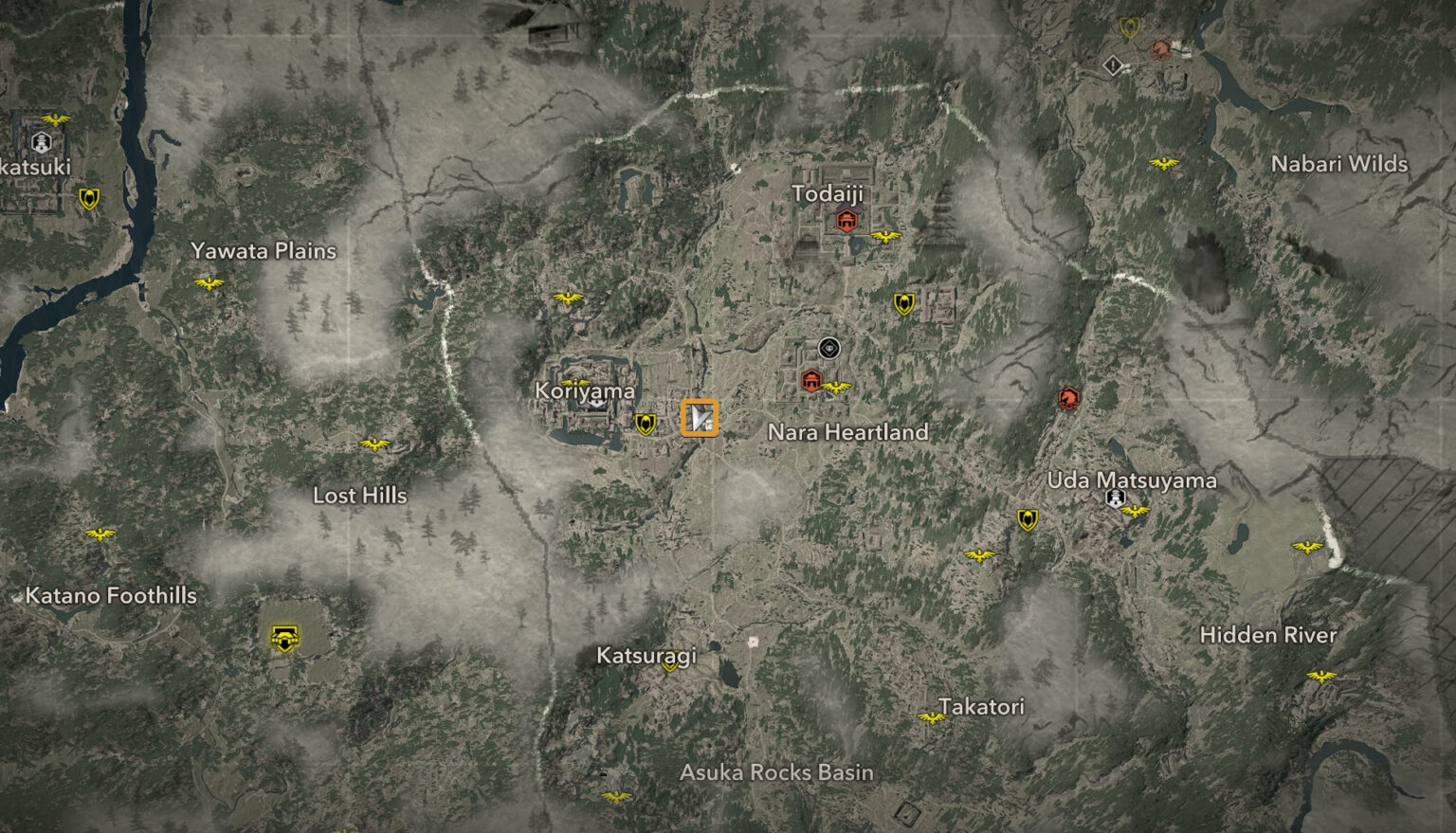1456x833 pixels.
Task: Open the black collectible marker in Nara Heartland
Action: [828, 348]
